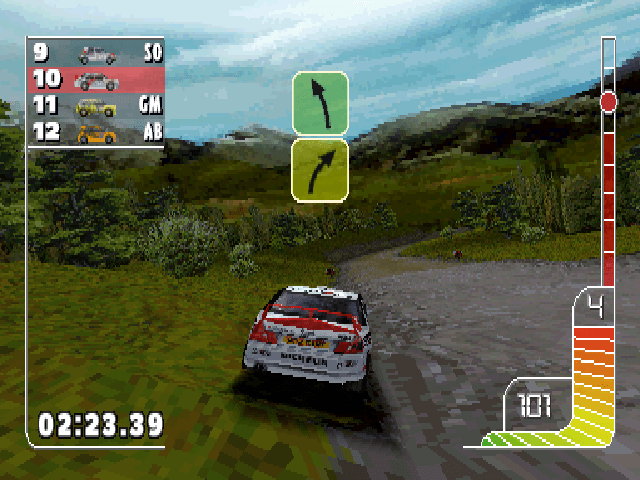Click the 12th place AB standings row

(x=97, y=132)
